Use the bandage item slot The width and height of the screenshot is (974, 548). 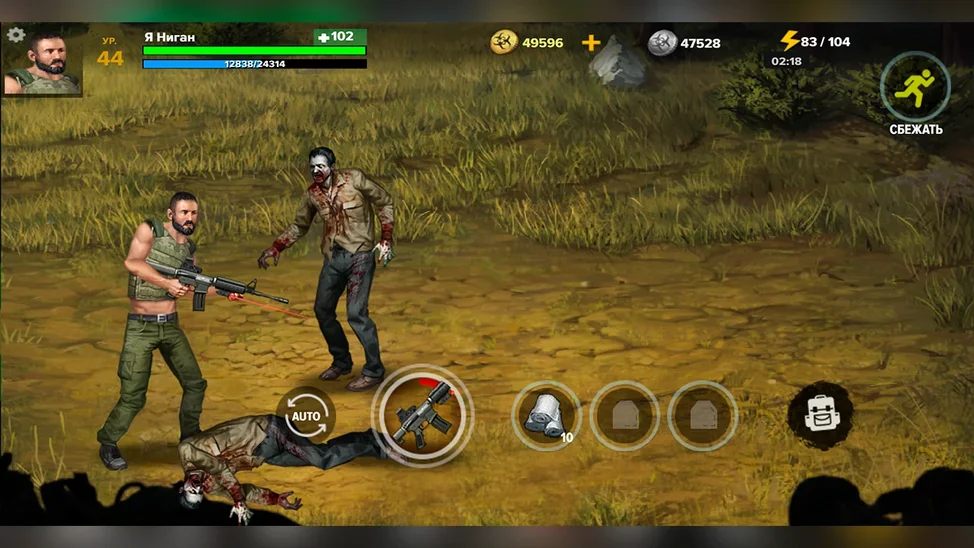[546, 414]
